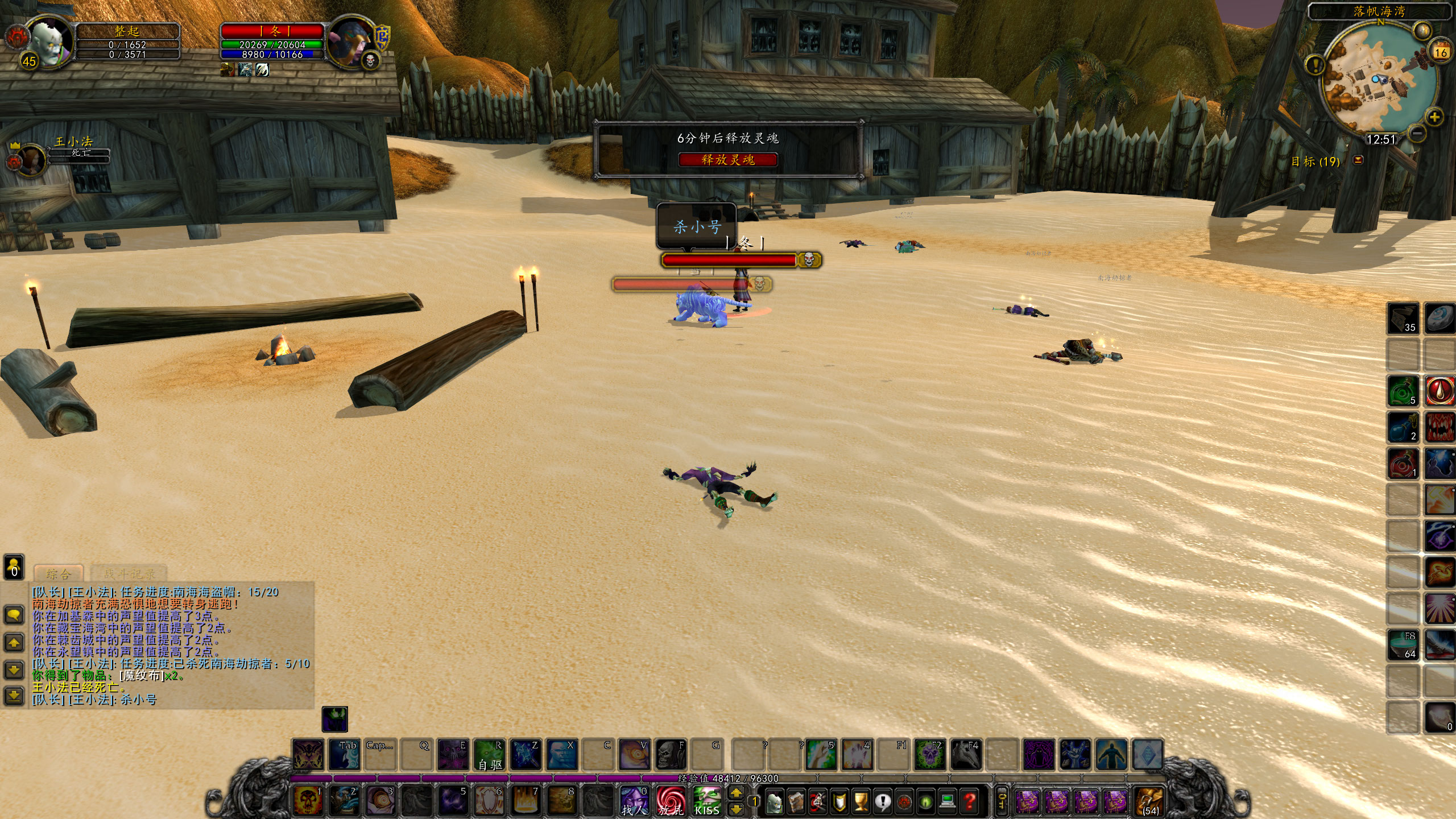Screen dimensions: 1456x819
Task: Open the 目标 (19) dropdown below the minimap
Action: point(1358,160)
